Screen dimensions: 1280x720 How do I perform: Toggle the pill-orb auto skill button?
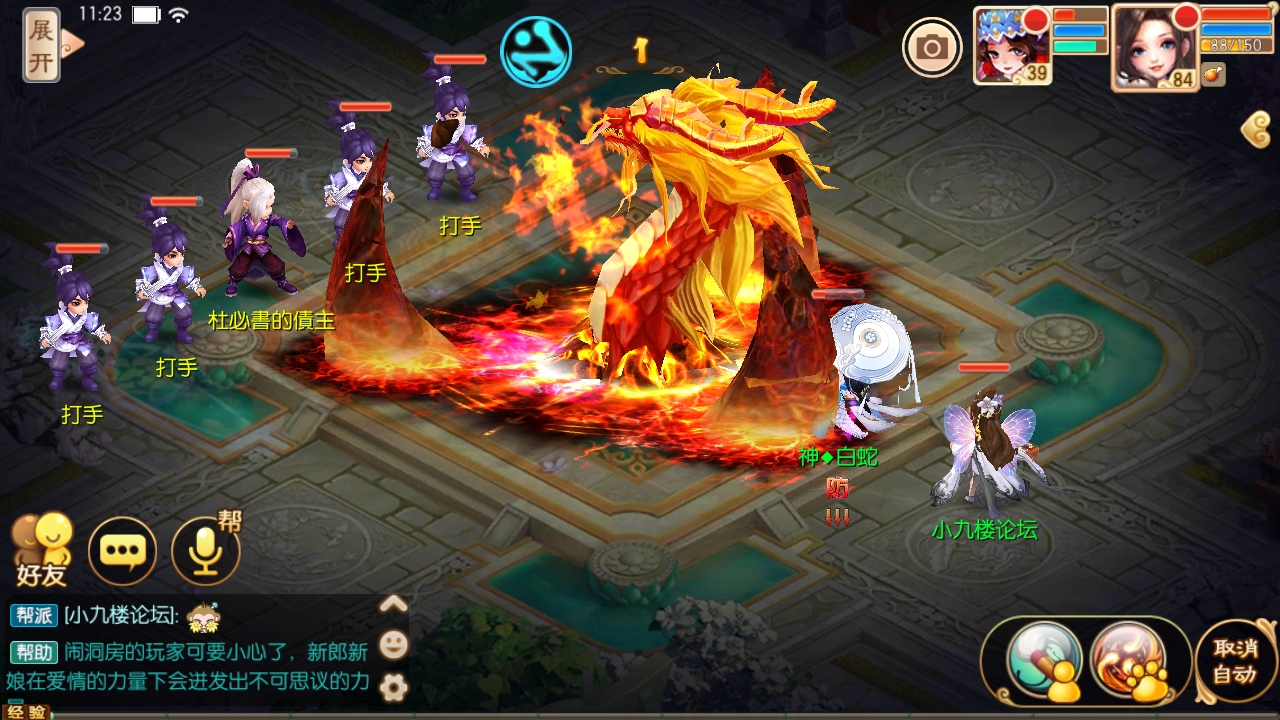[1044, 665]
